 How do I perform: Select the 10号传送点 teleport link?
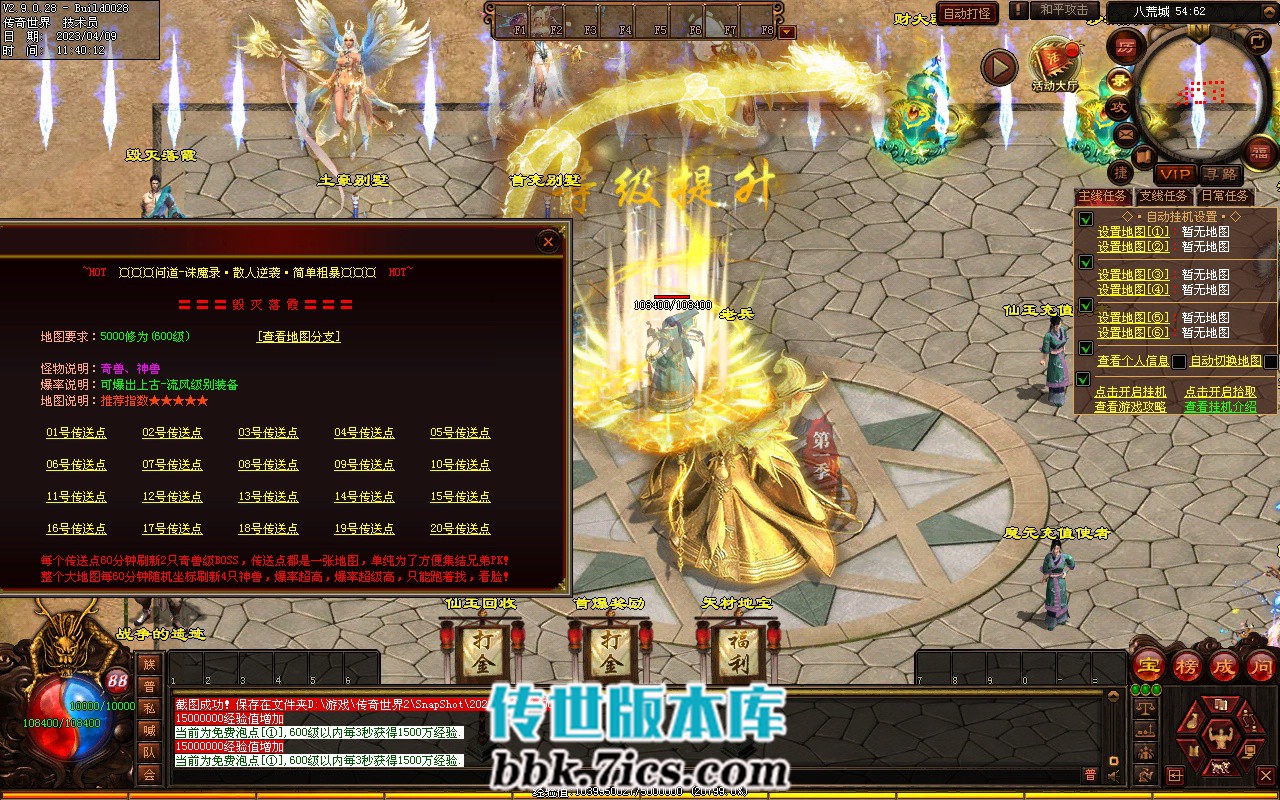(x=460, y=465)
